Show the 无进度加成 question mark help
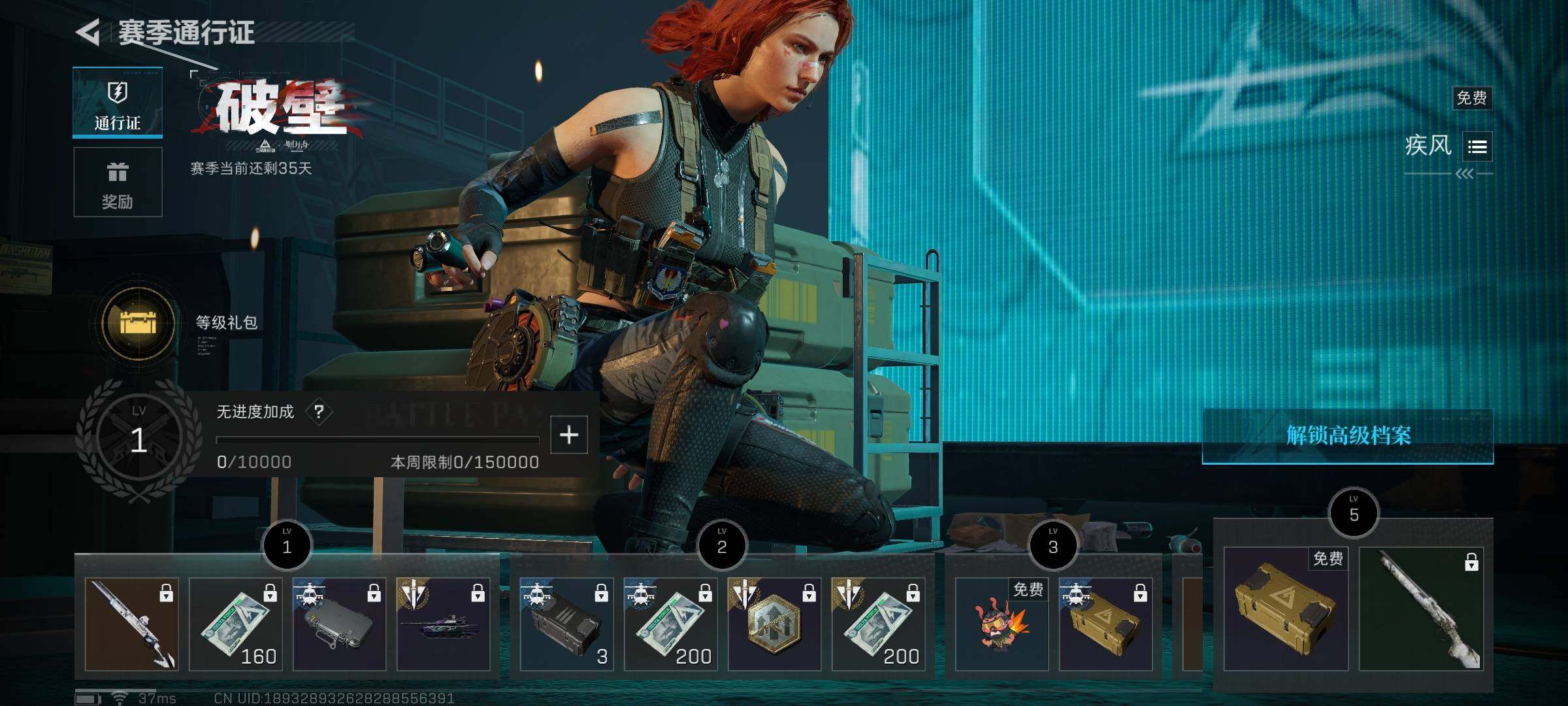 (319, 412)
